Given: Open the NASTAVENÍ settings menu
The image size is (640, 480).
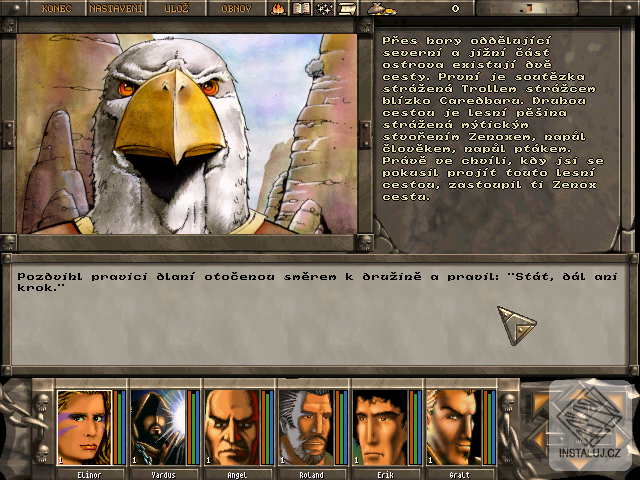Looking at the screenshot, I should (116, 8).
